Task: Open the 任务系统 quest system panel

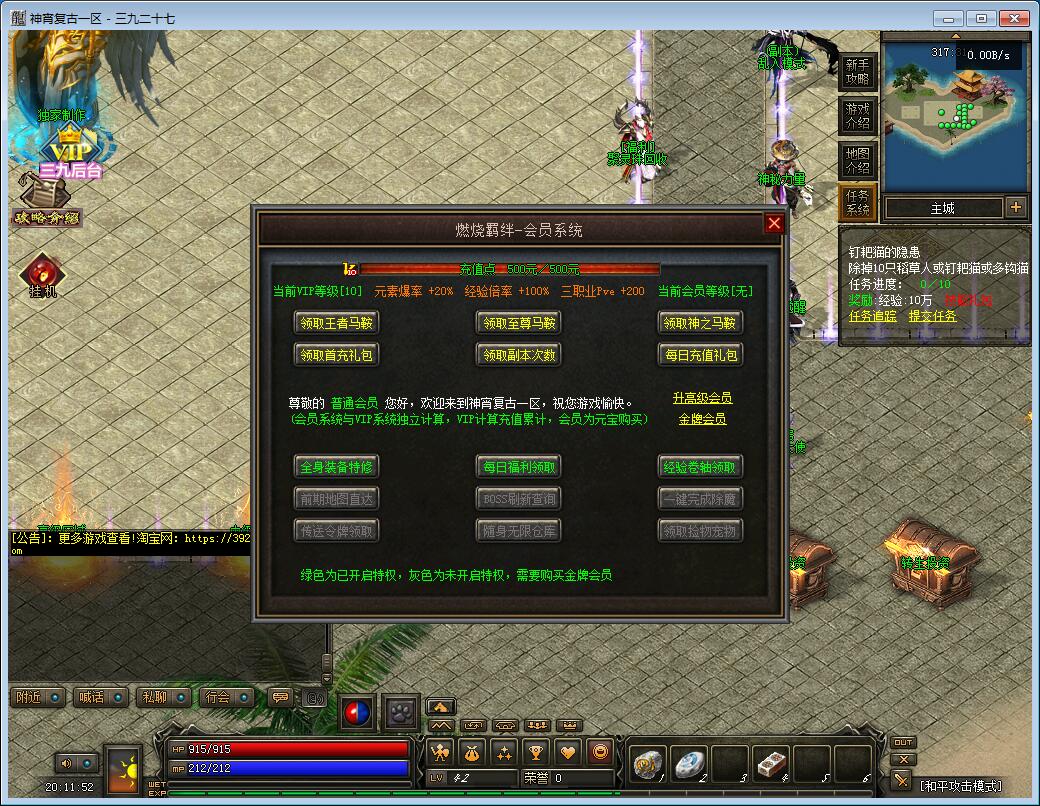Action: point(858,202)
